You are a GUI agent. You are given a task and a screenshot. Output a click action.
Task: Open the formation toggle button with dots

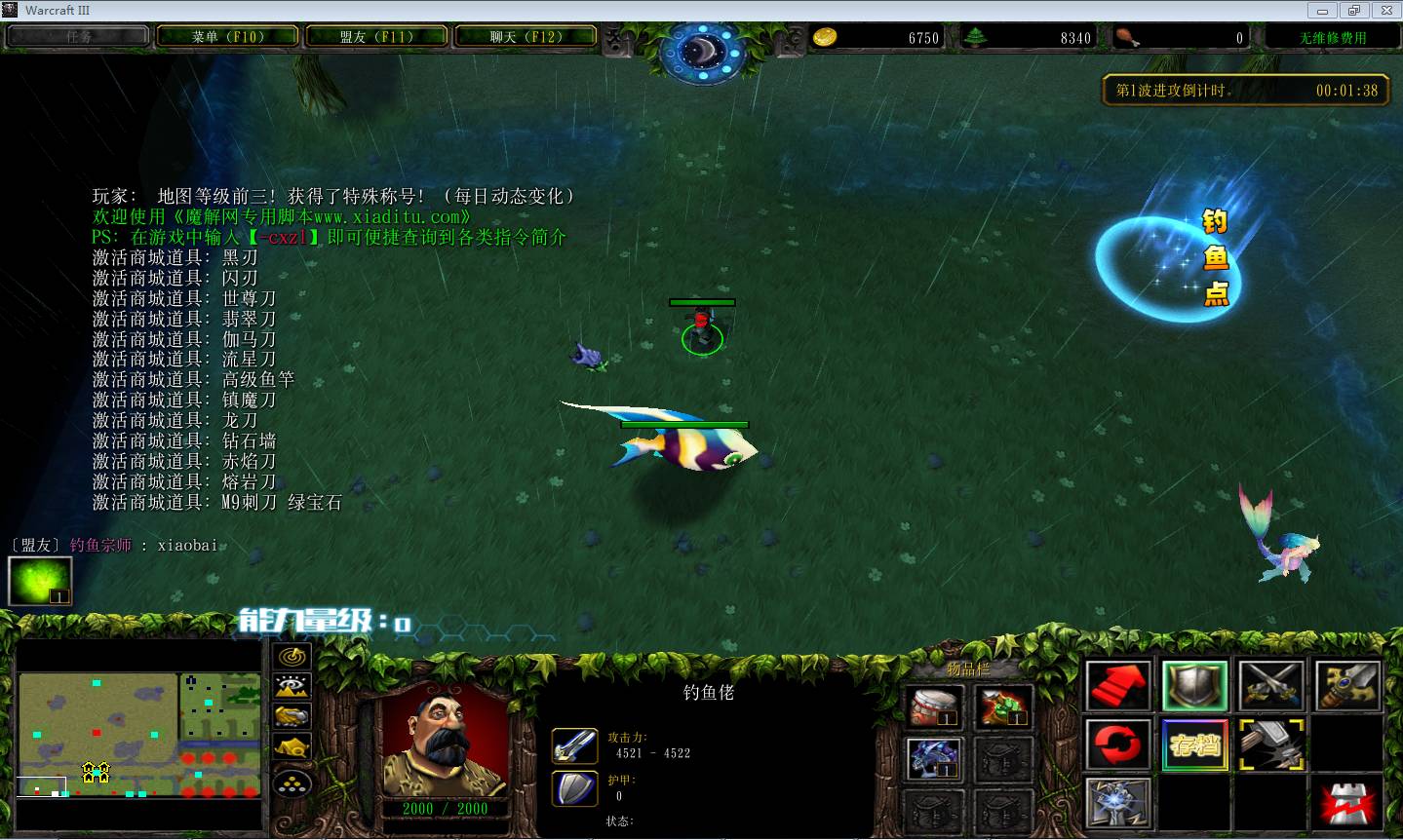click(x=292, y=782)
